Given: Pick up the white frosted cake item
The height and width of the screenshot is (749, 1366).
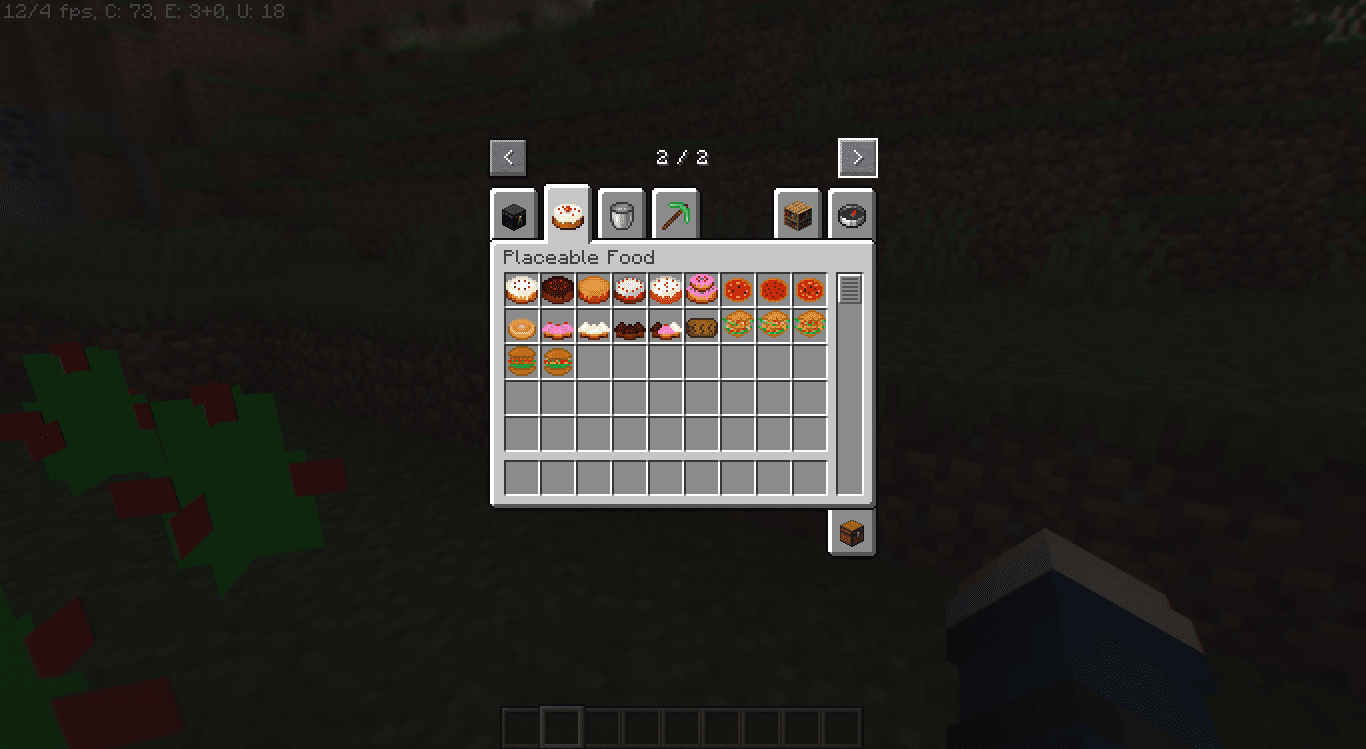Looking at the screenshot, I should pos(520,289).
